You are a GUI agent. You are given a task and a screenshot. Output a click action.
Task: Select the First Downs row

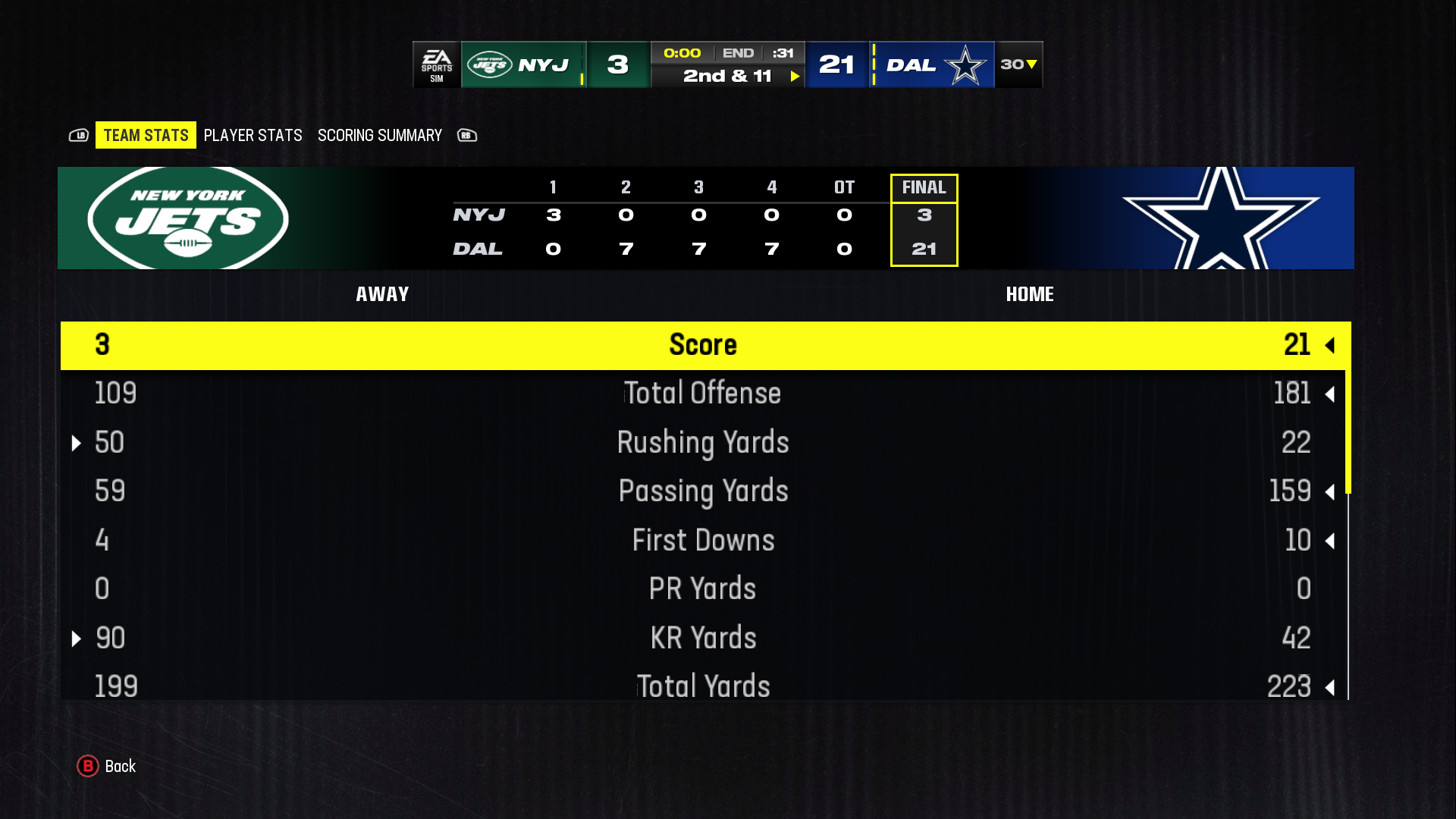(703, 541)
